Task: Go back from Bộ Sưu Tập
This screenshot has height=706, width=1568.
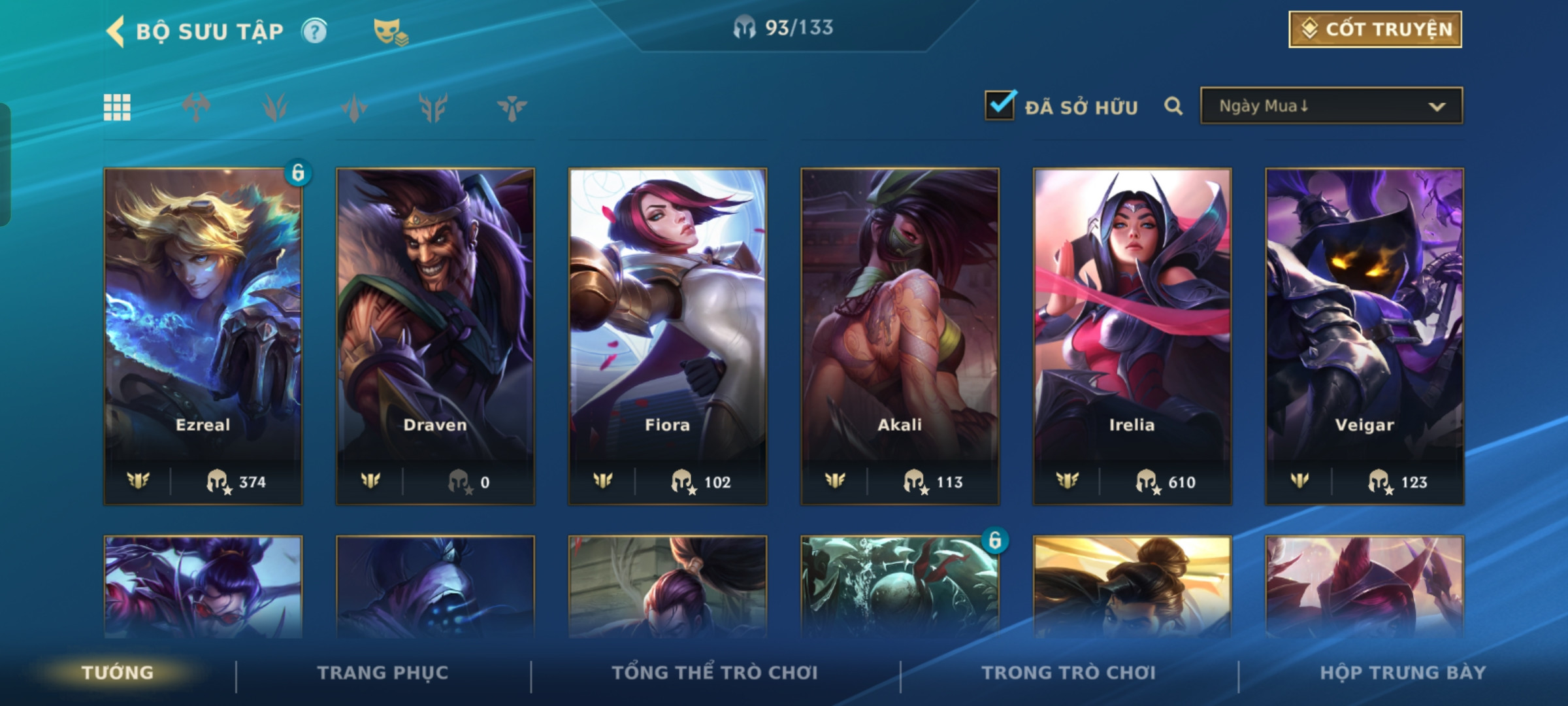Action: pyautogui.click(x=116, y=31)
